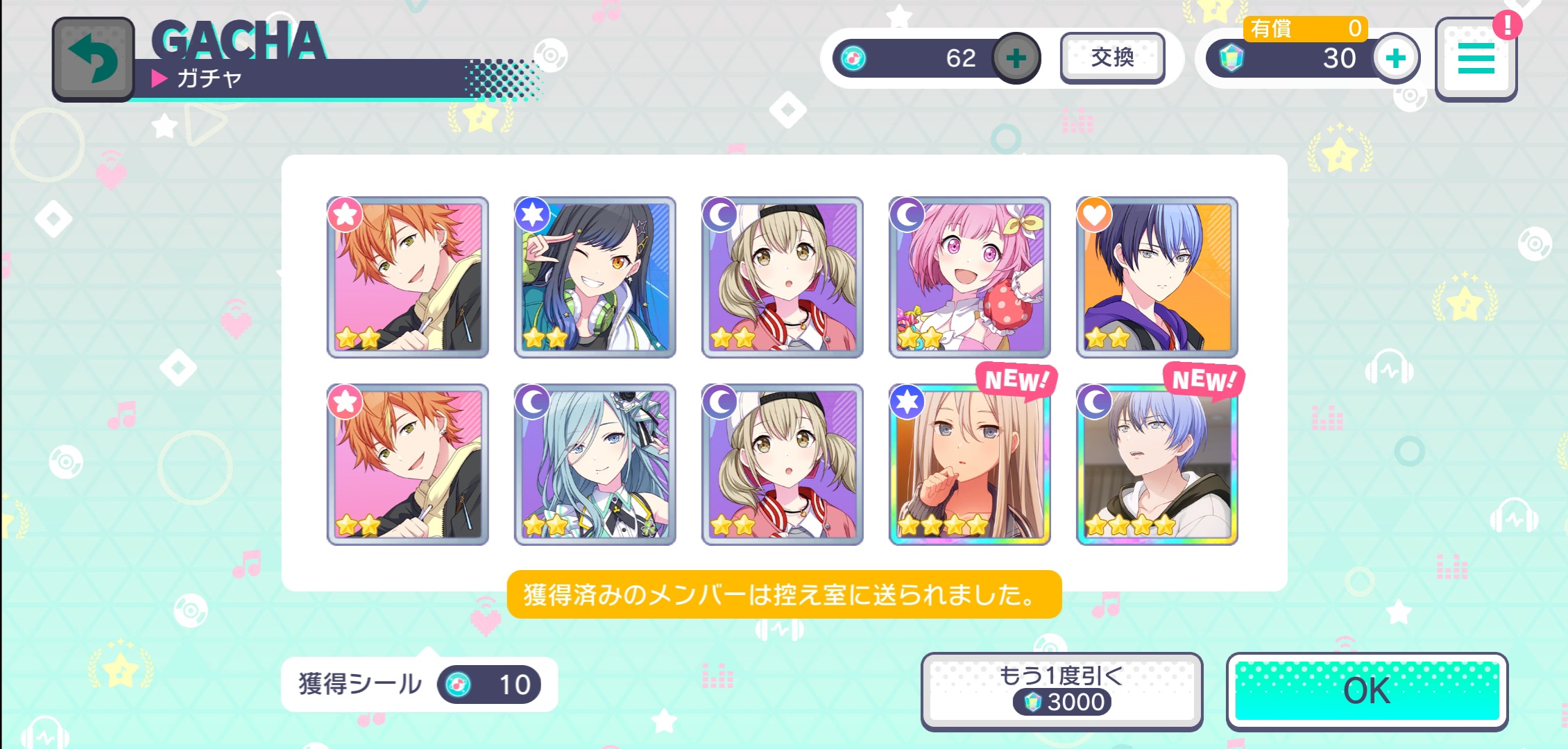
Task: View the teal-haired girl two-star card
Action: [595, 465]
